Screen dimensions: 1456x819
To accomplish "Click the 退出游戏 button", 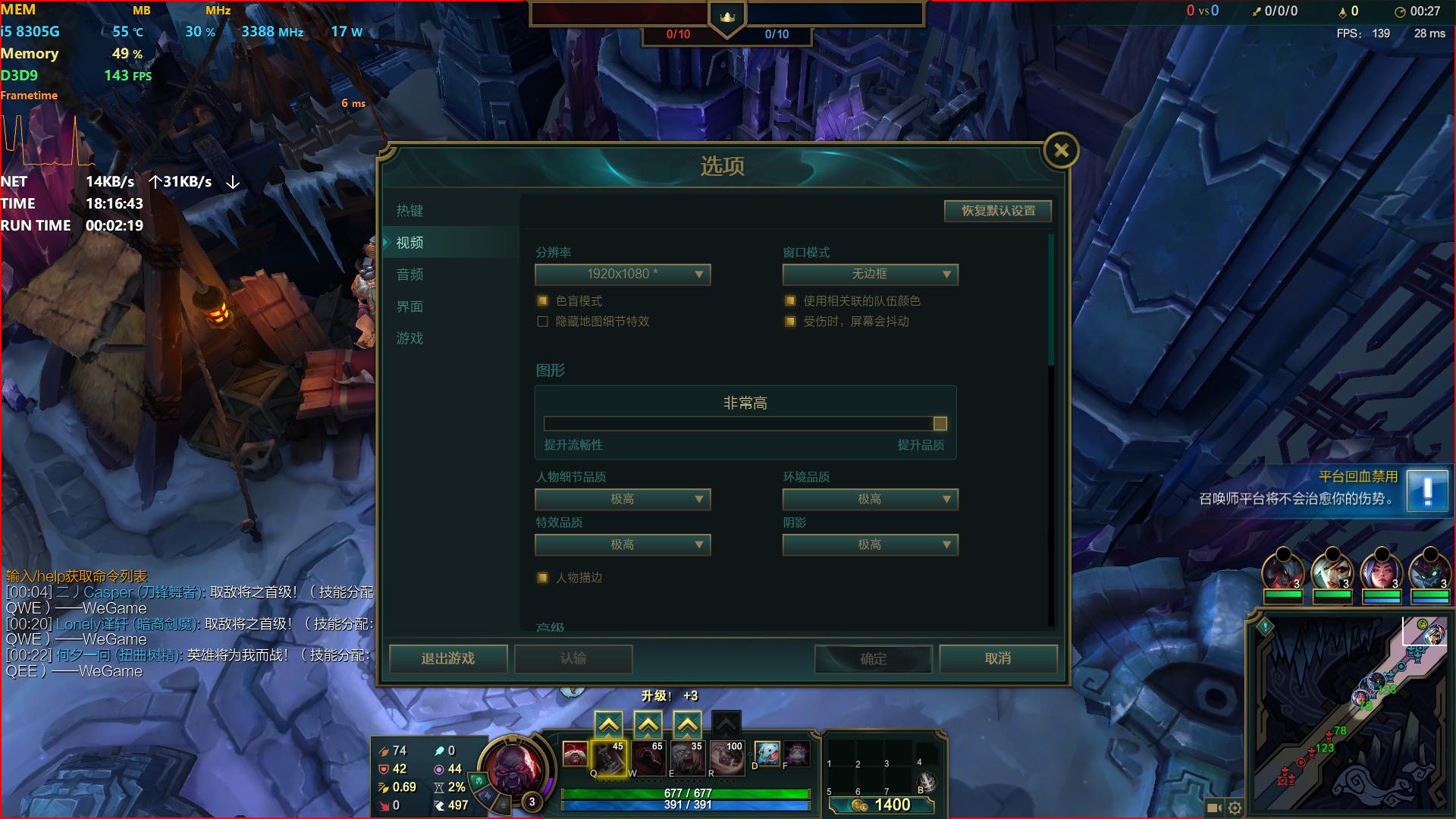I will 447,659.
